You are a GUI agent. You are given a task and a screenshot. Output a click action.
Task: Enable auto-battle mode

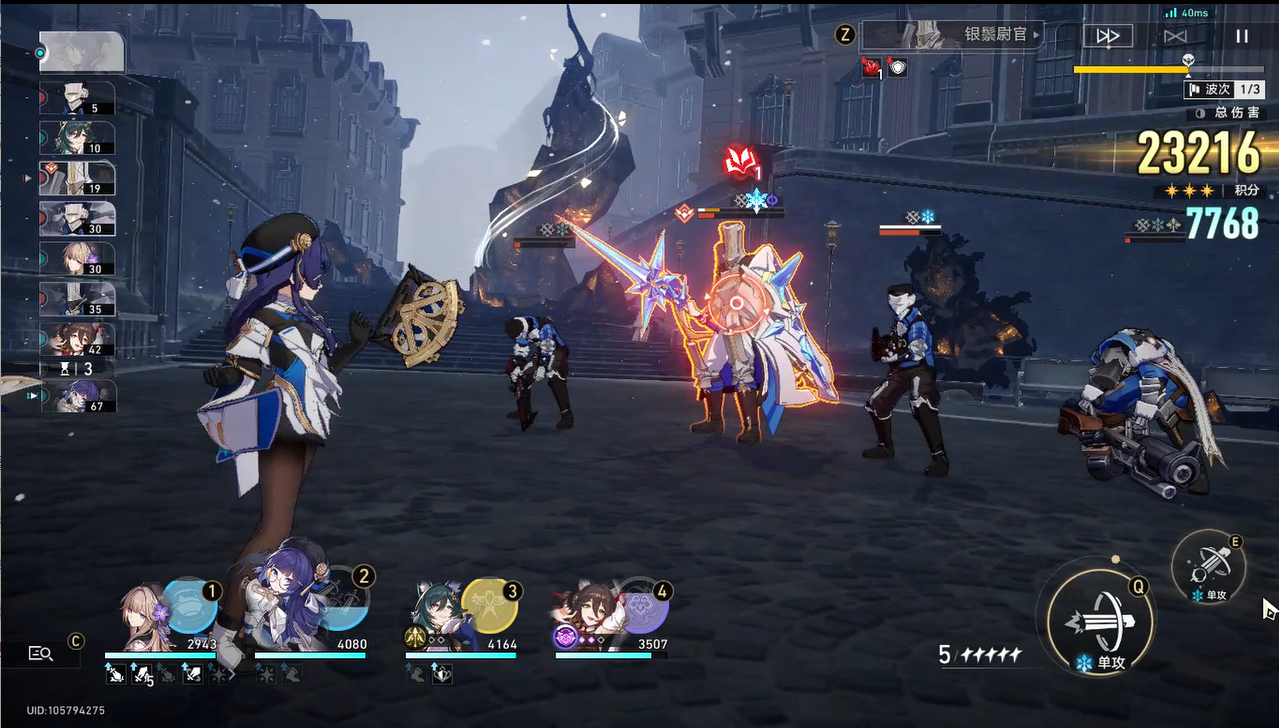coord(1175,36)
